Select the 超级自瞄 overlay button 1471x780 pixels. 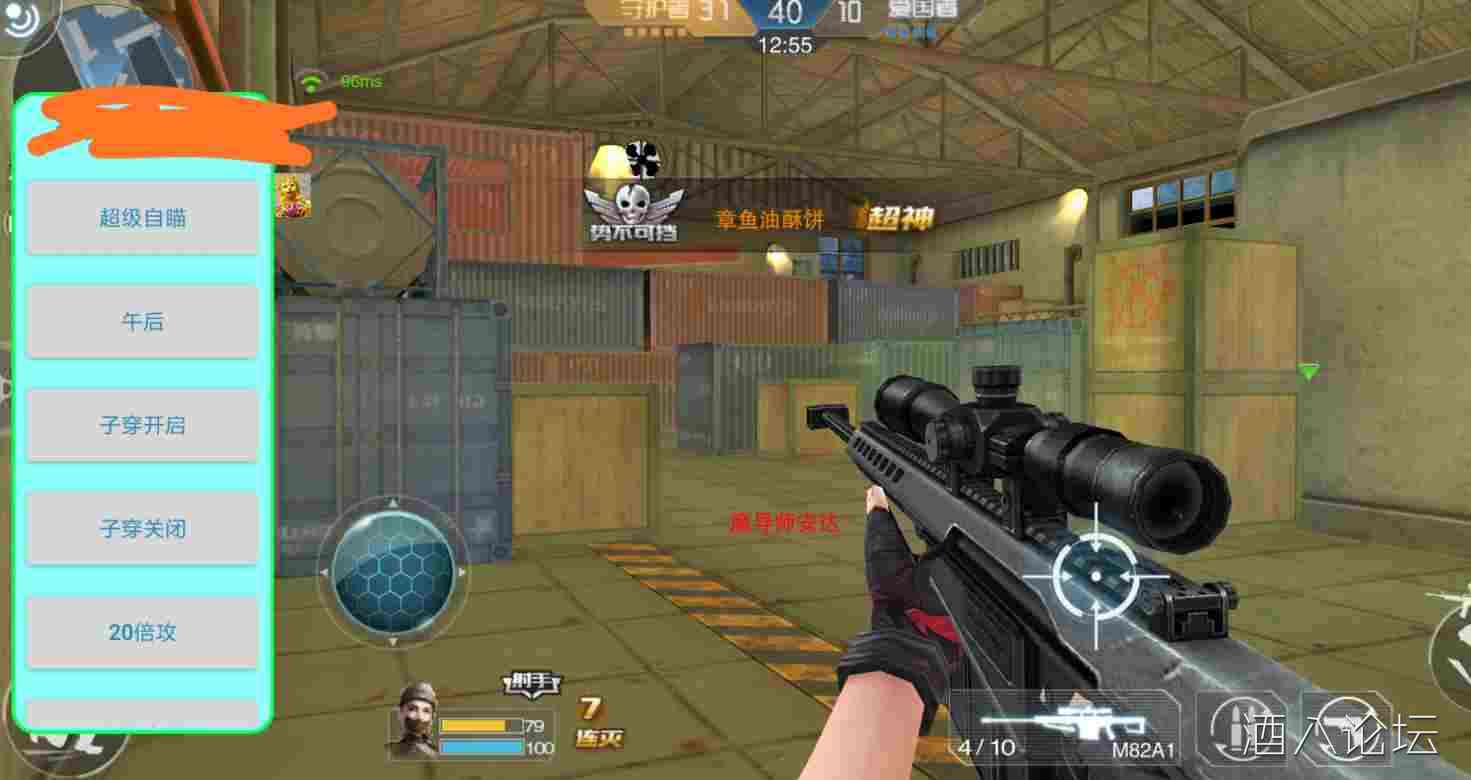click(x=142, y=218)
